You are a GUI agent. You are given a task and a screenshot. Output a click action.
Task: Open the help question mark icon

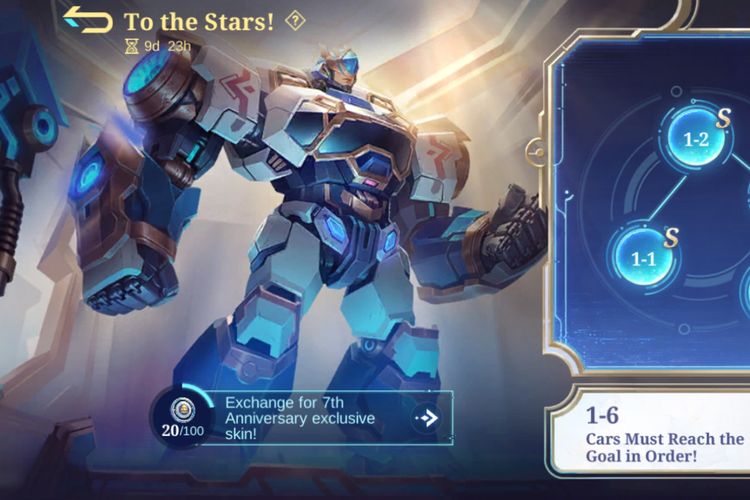pos(294,20)
